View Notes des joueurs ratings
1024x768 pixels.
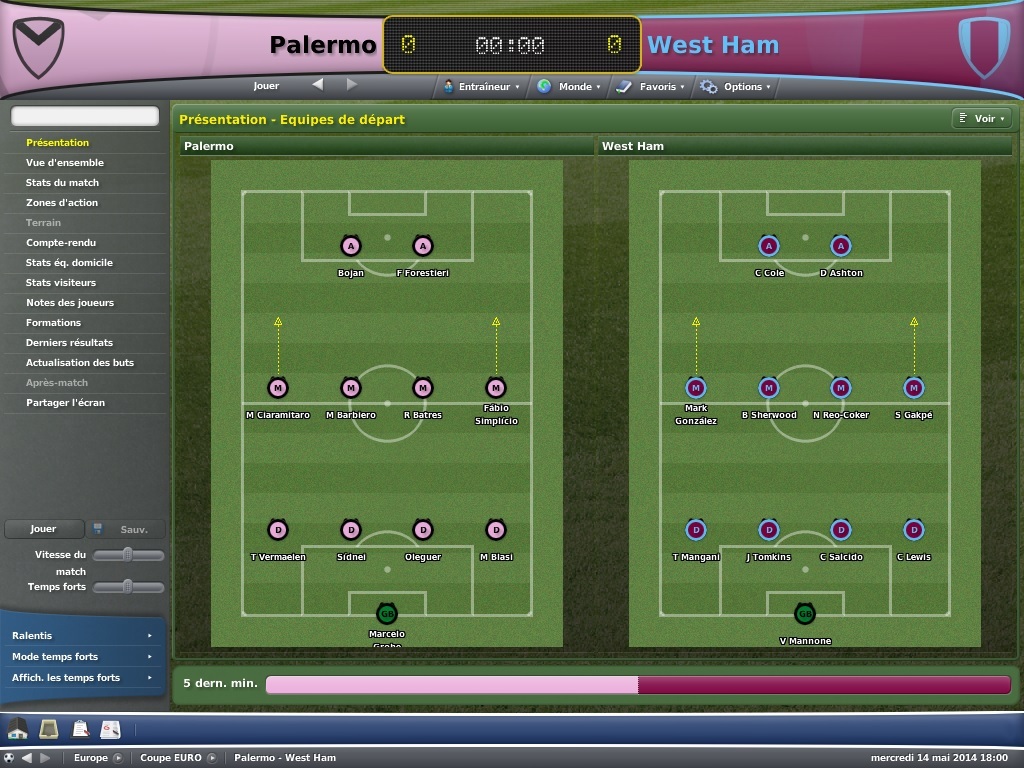click(70, 303)
